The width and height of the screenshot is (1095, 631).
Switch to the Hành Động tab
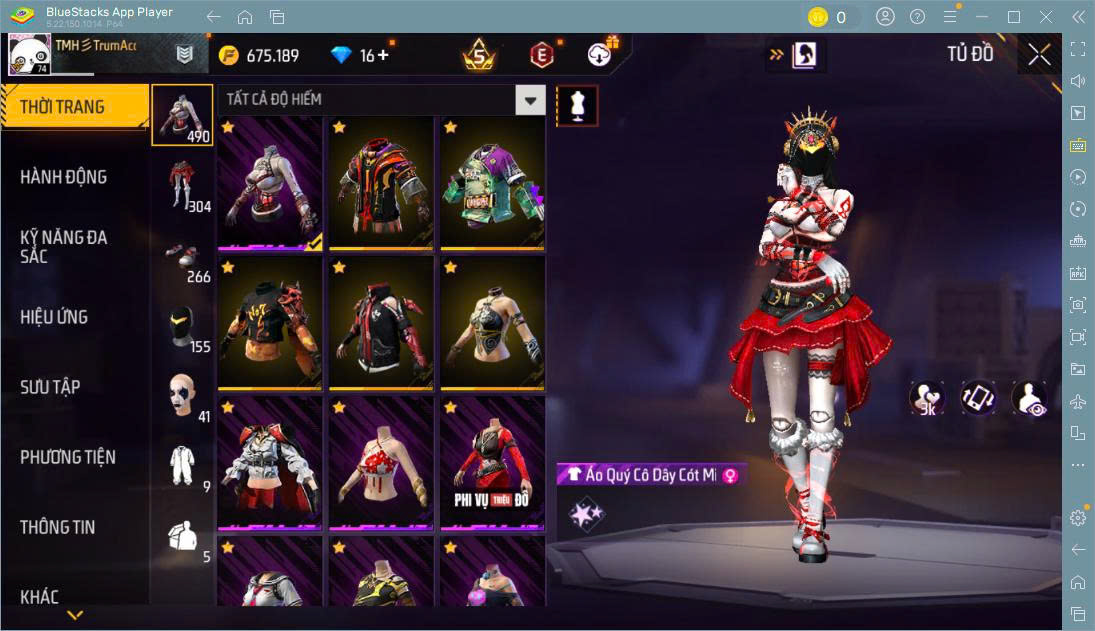tap(64, 177)
